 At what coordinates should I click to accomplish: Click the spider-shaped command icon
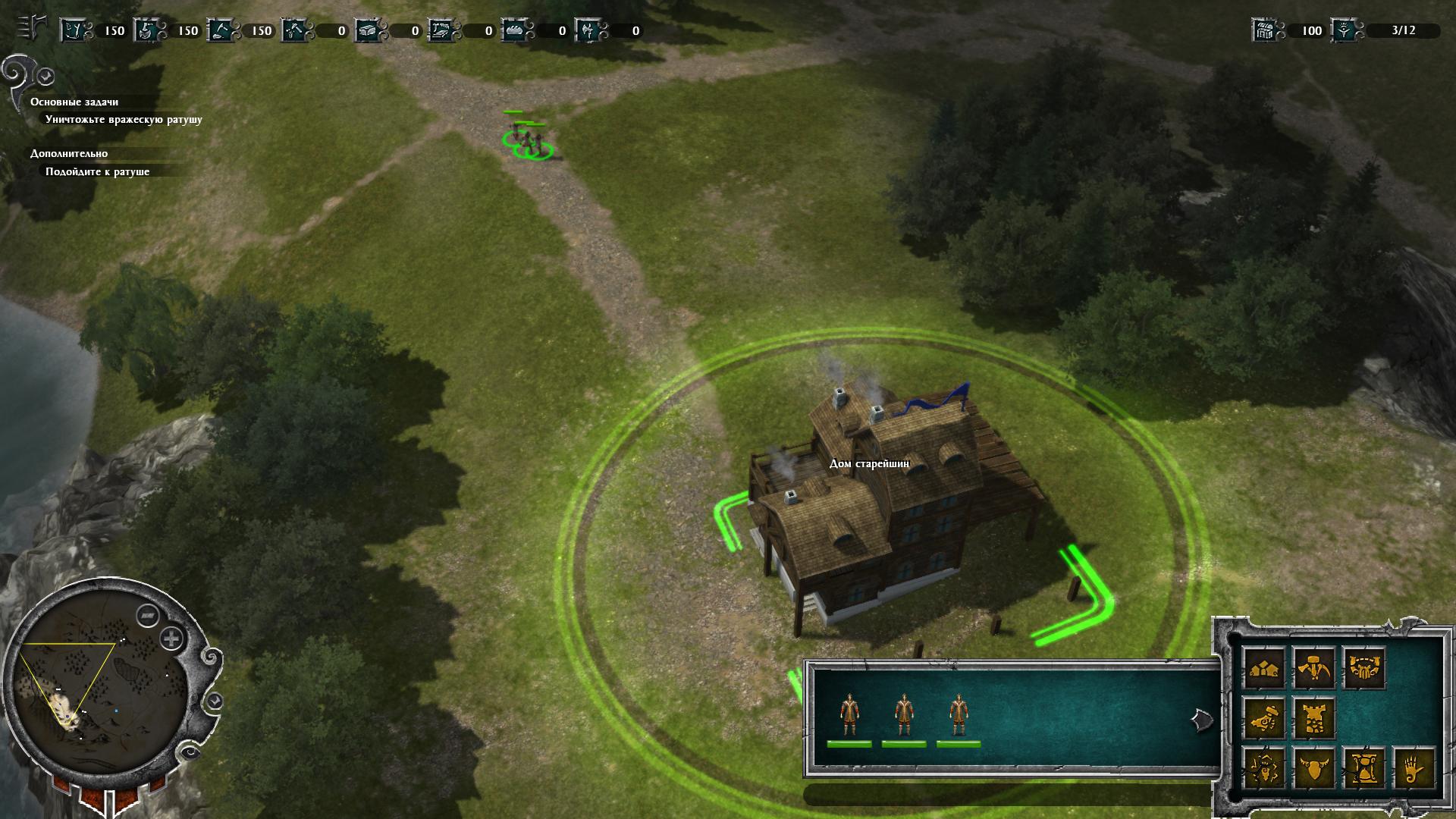pos(1265,768)
